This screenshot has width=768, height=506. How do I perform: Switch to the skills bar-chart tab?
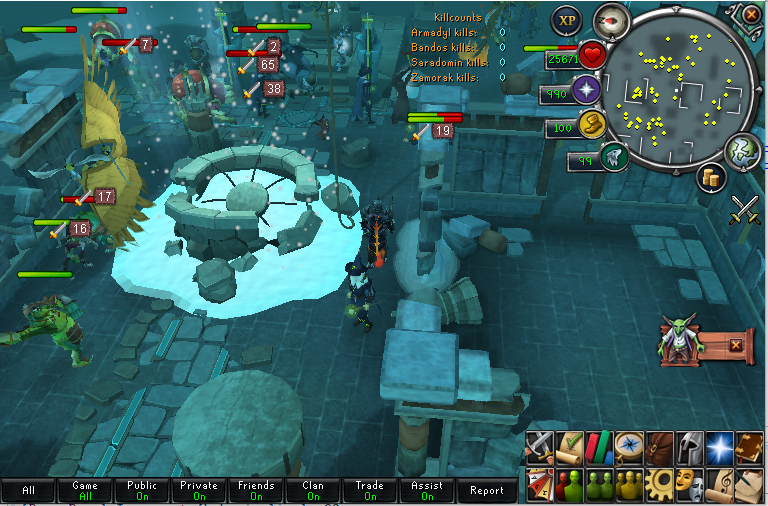tap(600, 446)
